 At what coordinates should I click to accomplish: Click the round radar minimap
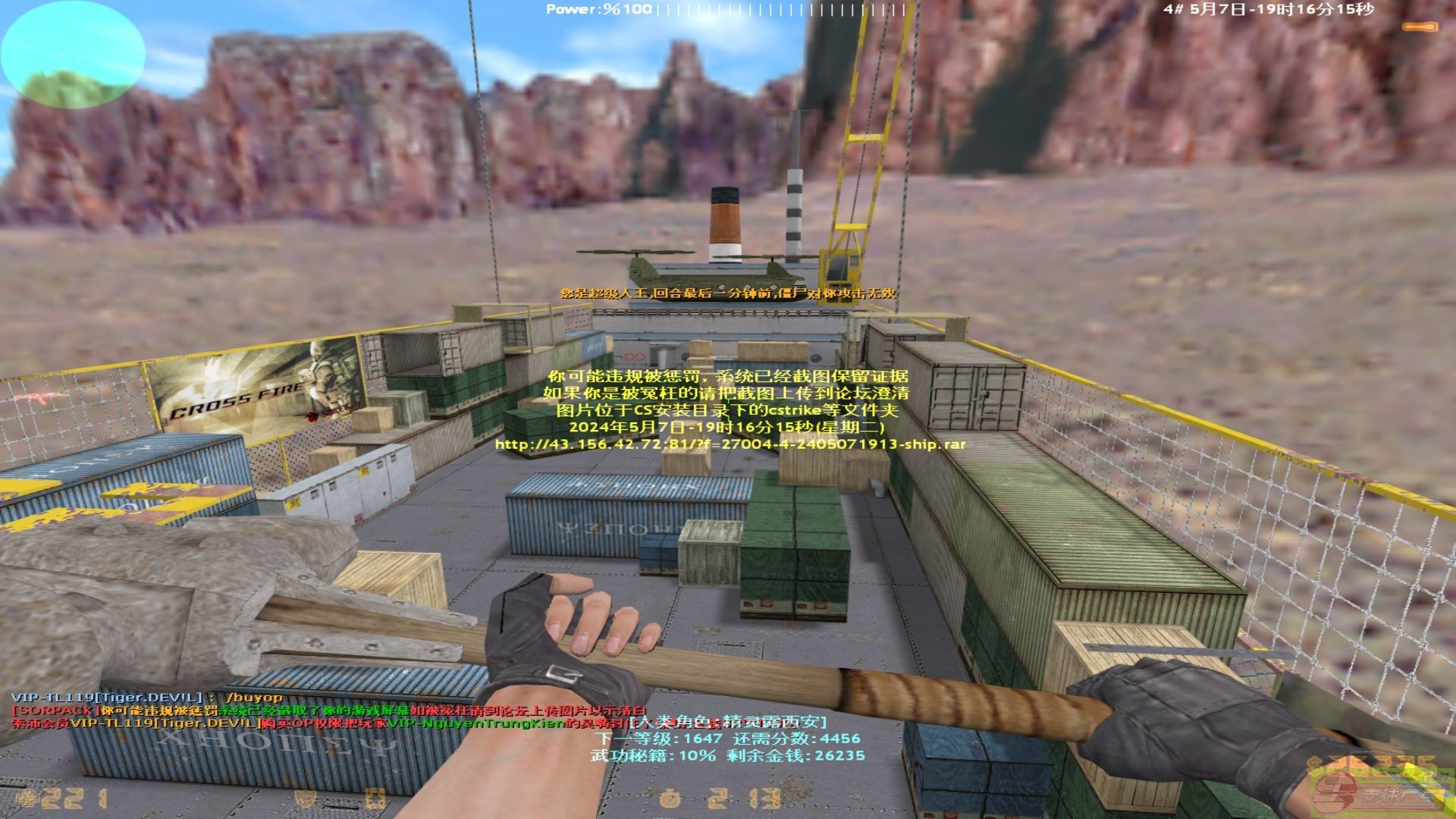coord(73,55)
